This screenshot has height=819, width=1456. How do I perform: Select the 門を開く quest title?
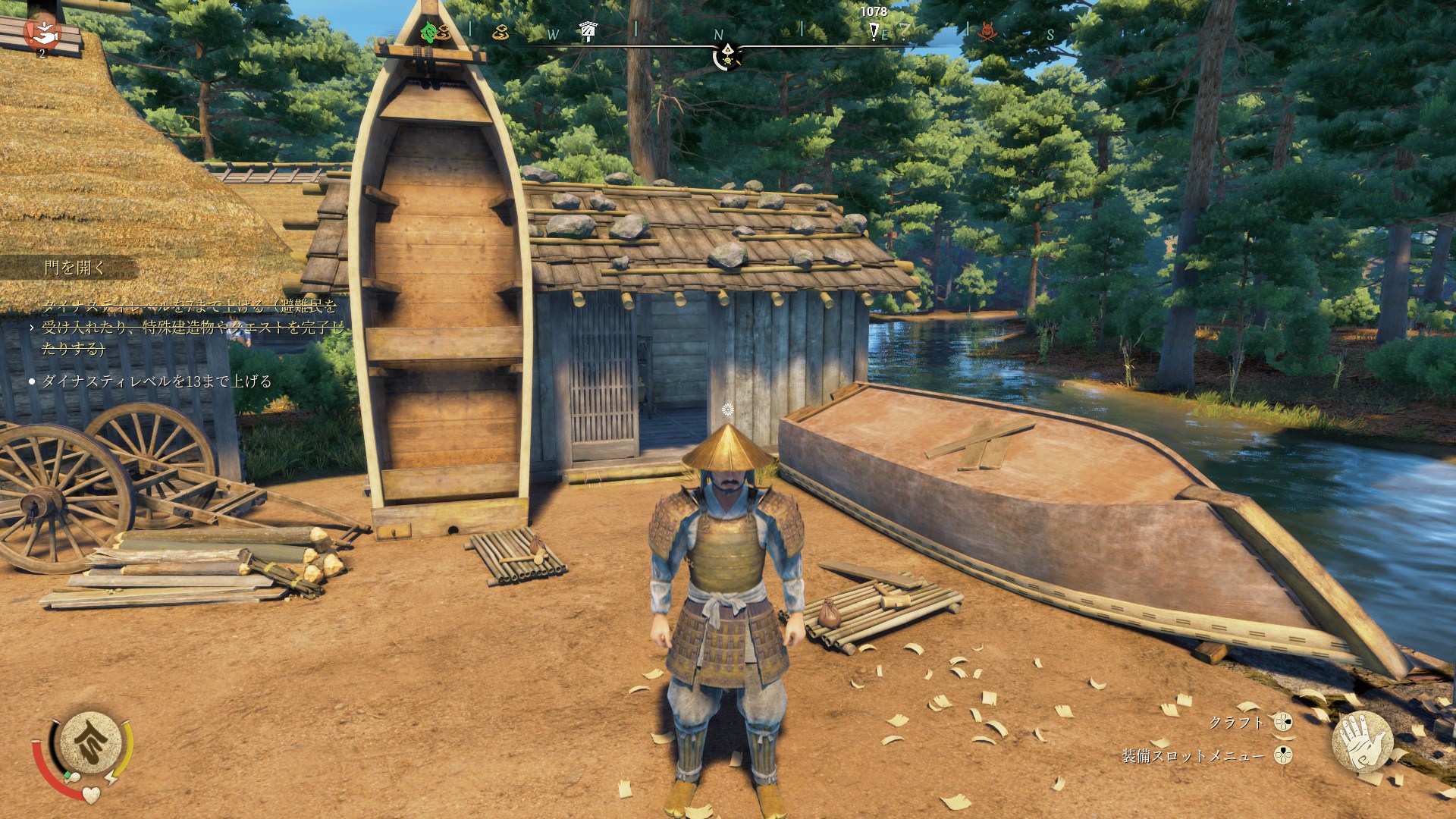(74, 267)
